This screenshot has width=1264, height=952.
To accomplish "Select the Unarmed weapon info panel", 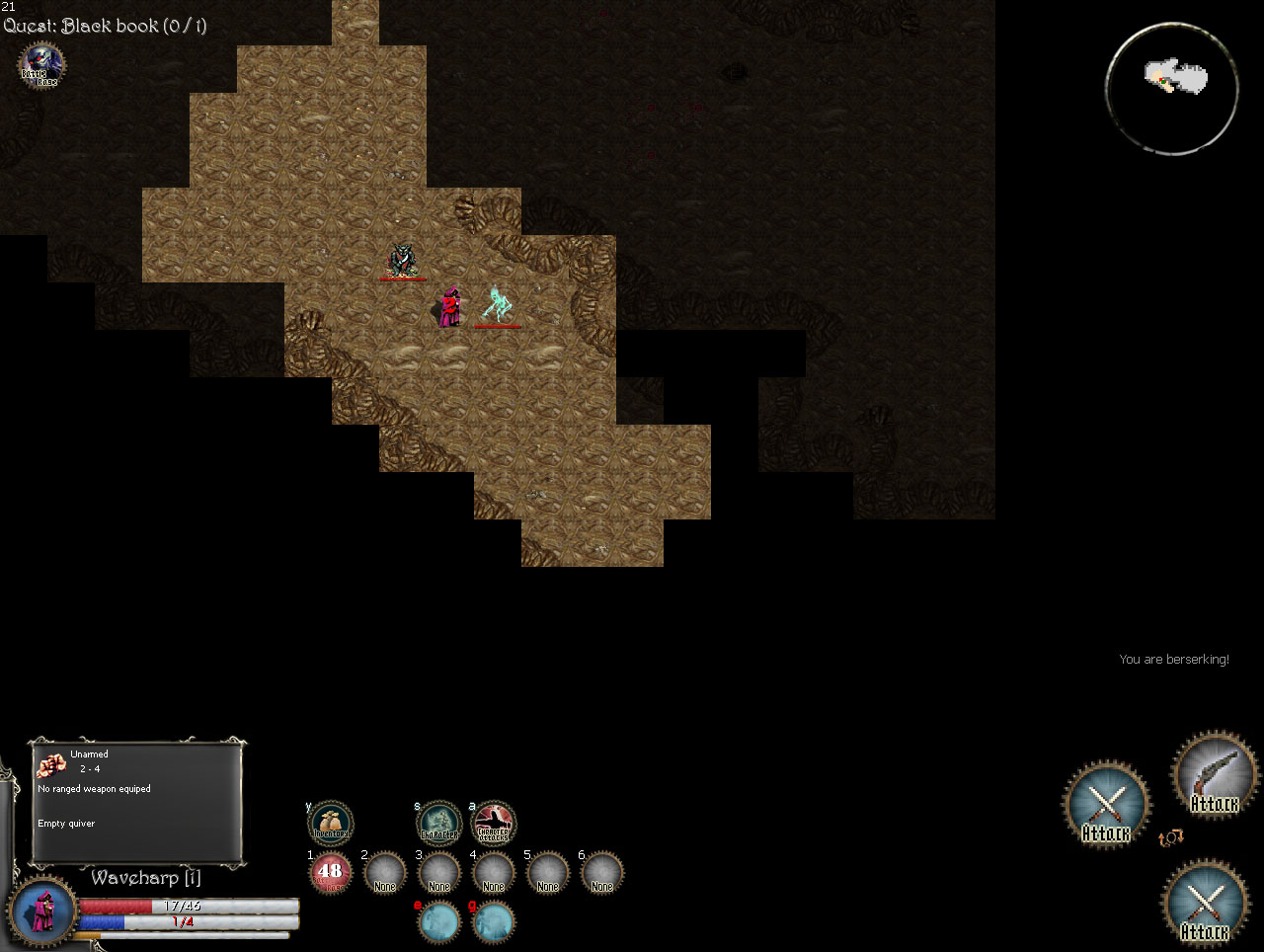I will coord(138,800).
